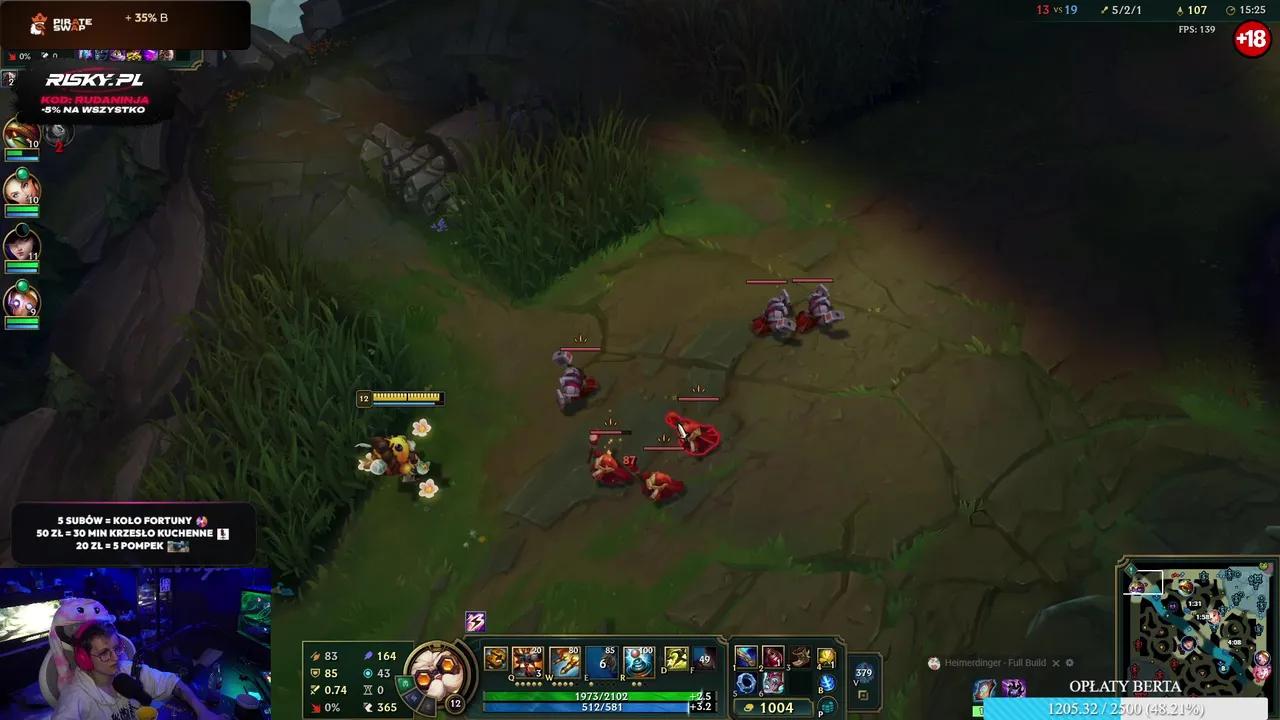Dismiss the Heimerdinger Full Build overlay
This screenshot has width=1280, height=720.
pos(1057,663)
